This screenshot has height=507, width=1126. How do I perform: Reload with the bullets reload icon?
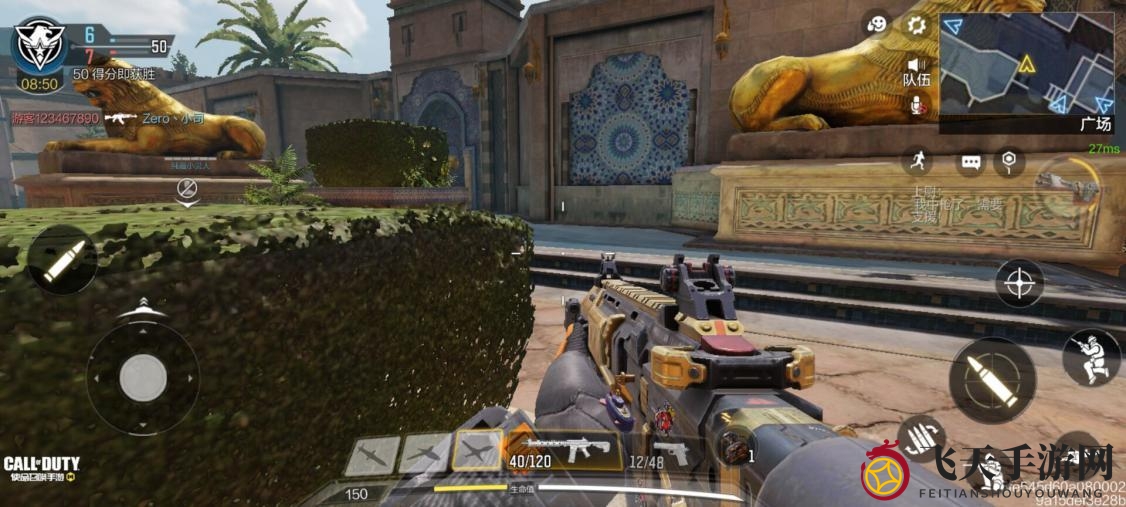point(922,435)
